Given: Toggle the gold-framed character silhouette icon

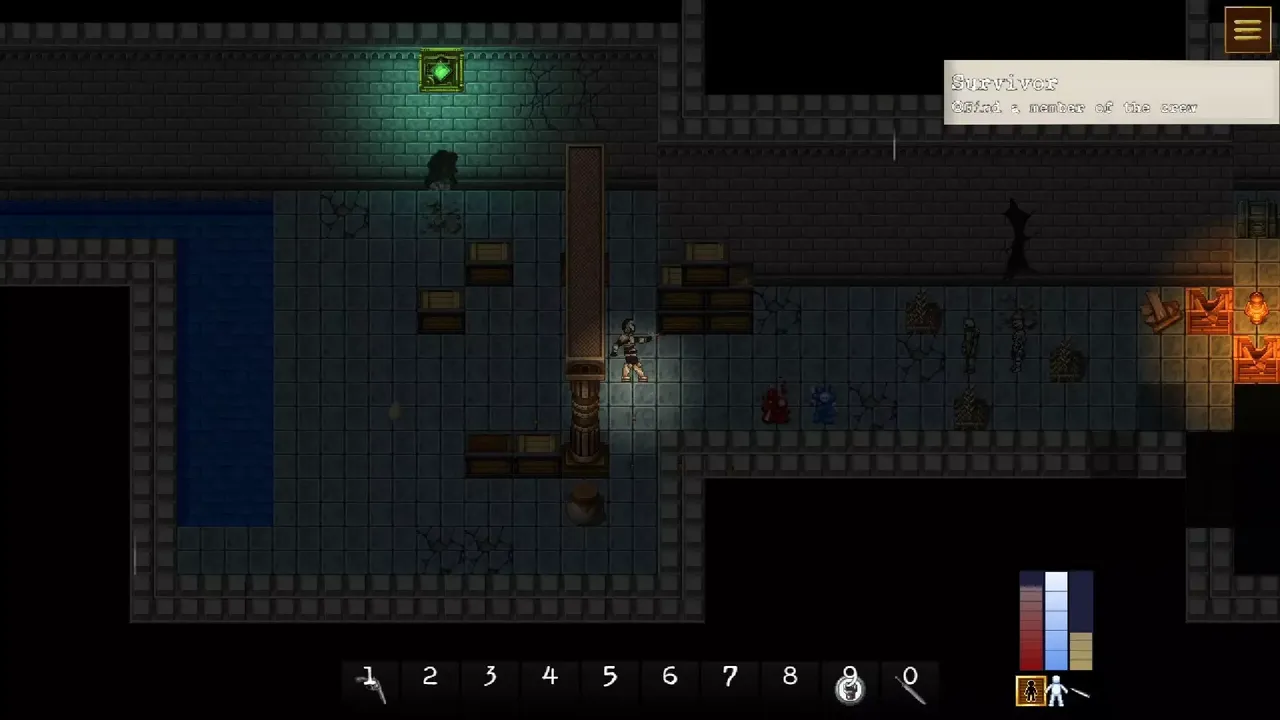Looking at the screenshot, I should coord(1030,690).
